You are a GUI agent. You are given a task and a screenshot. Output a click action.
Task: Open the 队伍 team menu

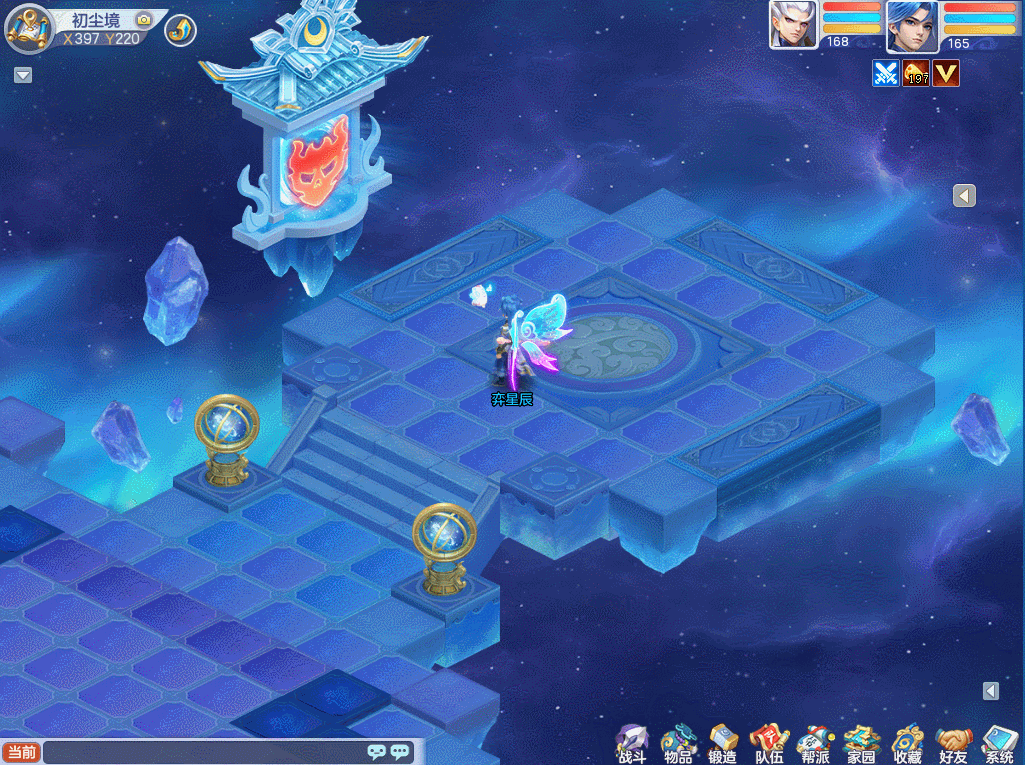769,744
